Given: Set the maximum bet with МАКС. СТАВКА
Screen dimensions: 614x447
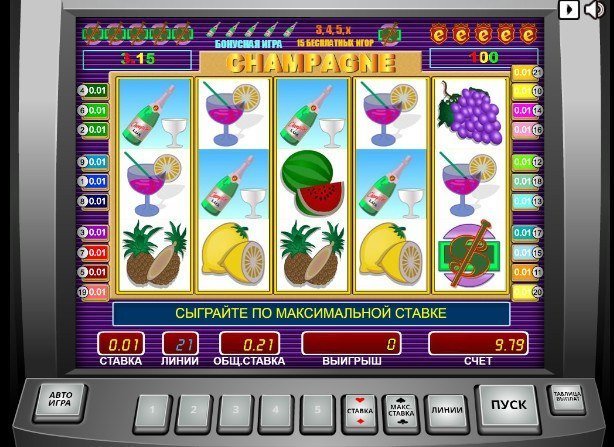Looking at the screenshot, I should [403, 410].
